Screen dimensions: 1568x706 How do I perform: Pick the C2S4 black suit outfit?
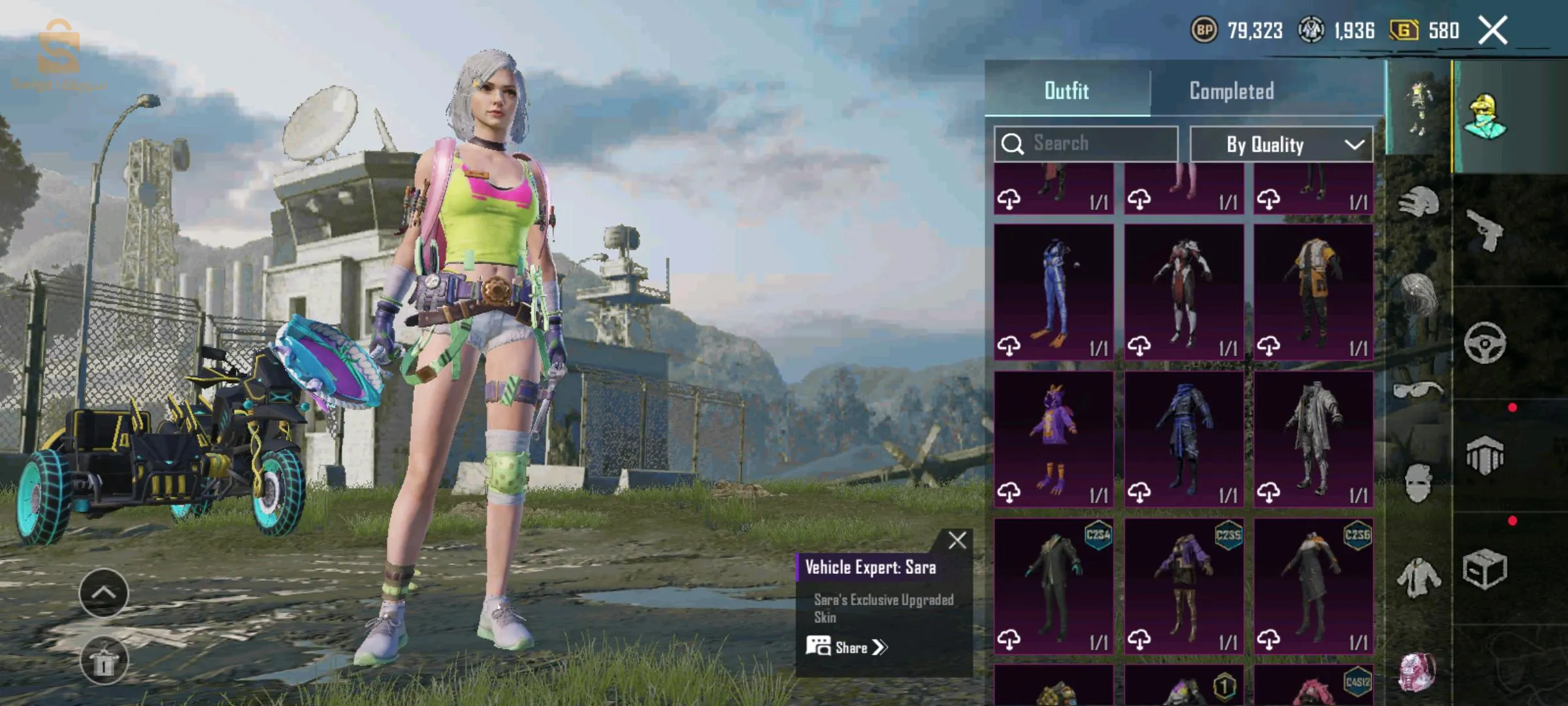1054,586
